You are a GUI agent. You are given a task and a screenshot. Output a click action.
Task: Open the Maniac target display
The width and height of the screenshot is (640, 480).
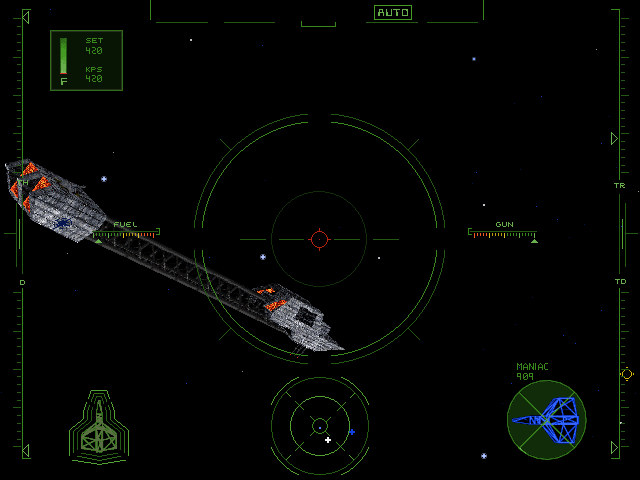(546, 419)
